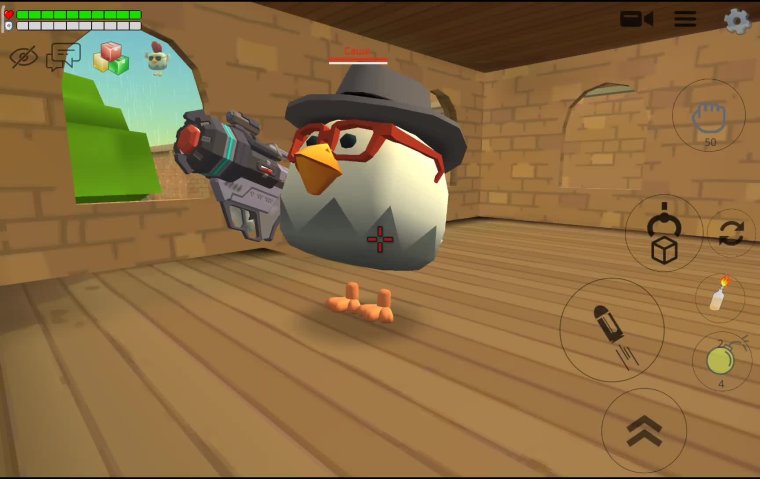Fire the weapon with the bullet button
Viewport: 760px width, 479px height.
pyautogui.click(x=611, y=329)
